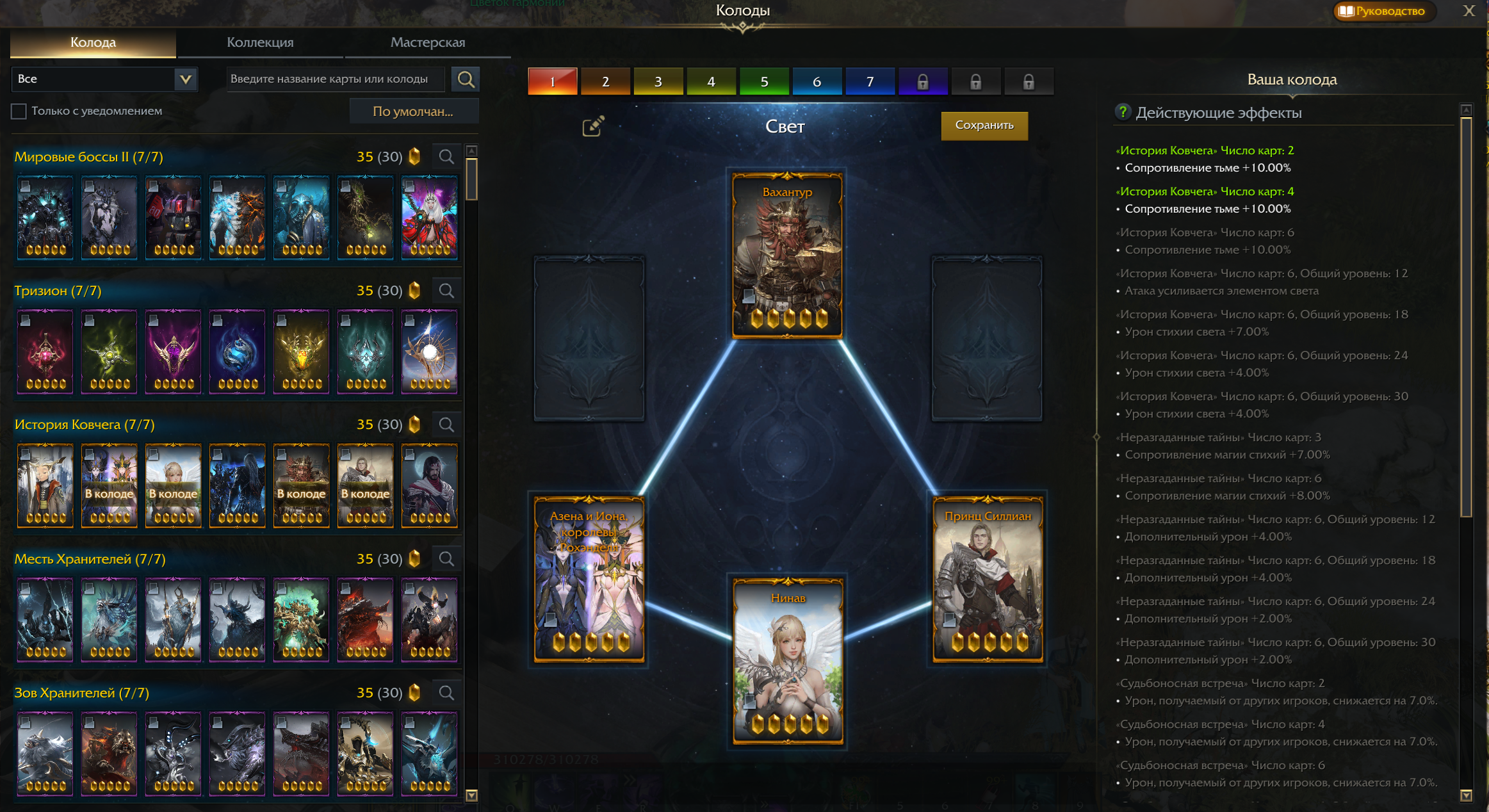Click the locked eighth deck preset slot

click(923, 81)
